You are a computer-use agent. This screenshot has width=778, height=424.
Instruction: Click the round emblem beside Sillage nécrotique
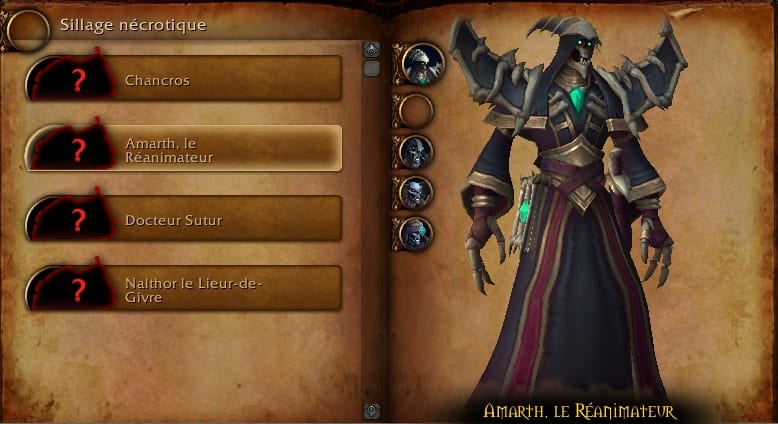(x=27, y=29)
